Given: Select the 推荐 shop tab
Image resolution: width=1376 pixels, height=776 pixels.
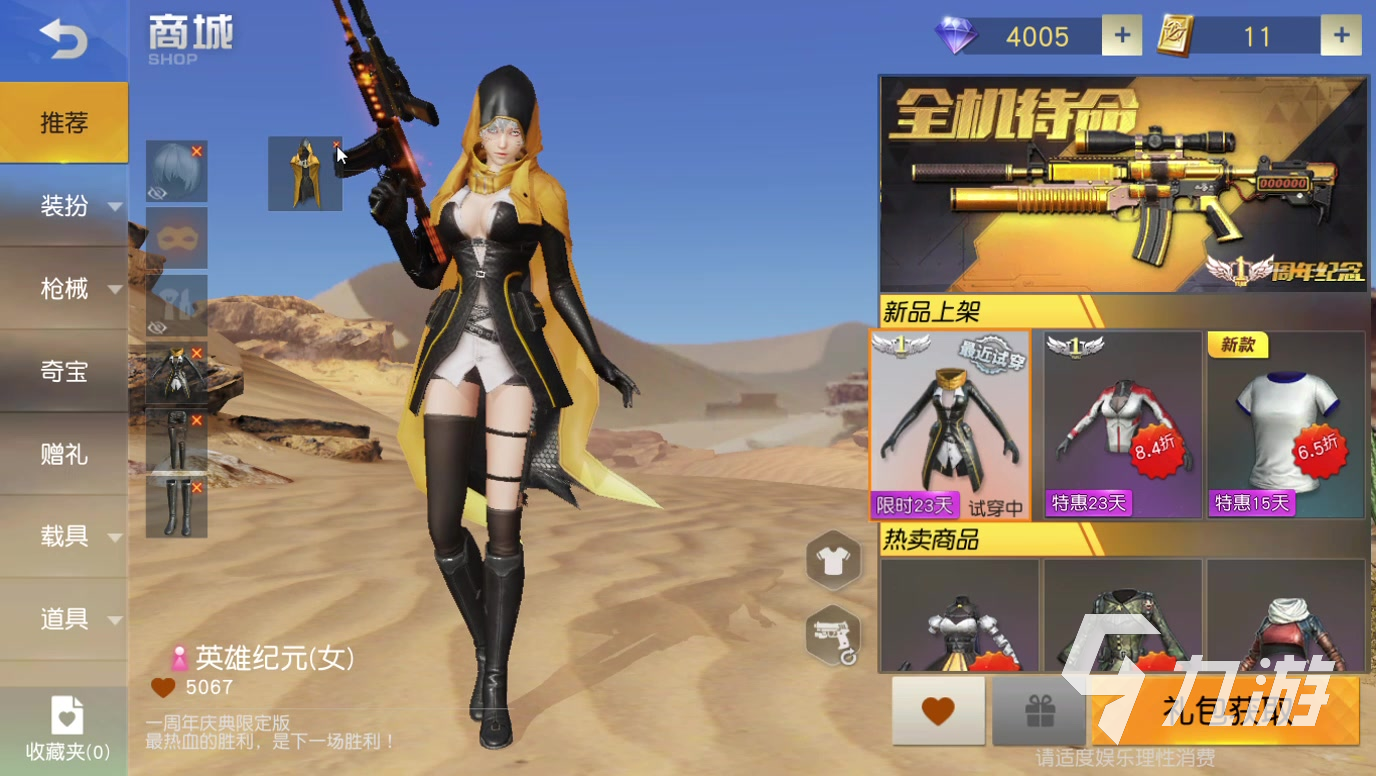Looking at the screenshot, I should [64, 123].
